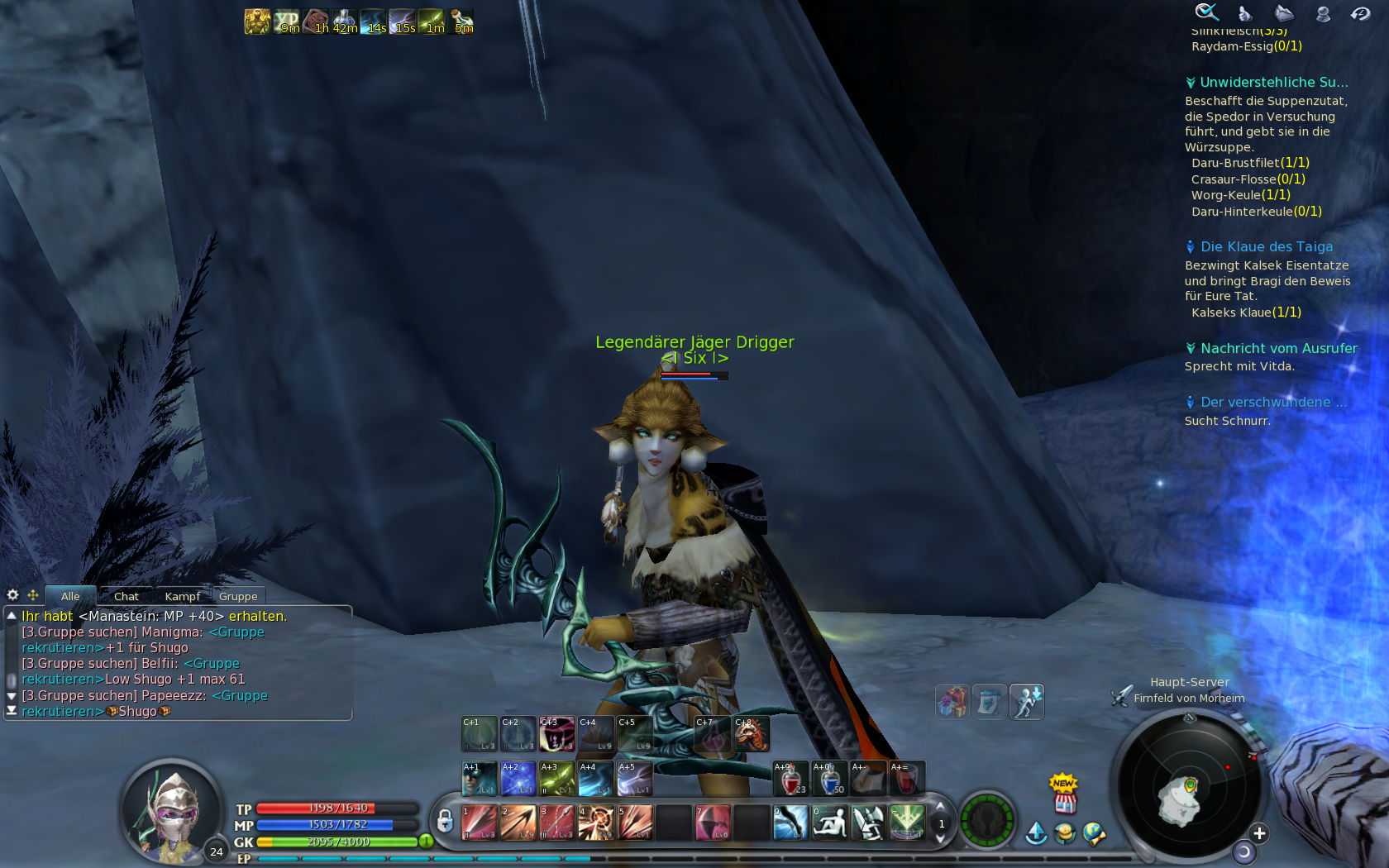
Task: Select the Chat tab
Action: click(x=126, y=596)
